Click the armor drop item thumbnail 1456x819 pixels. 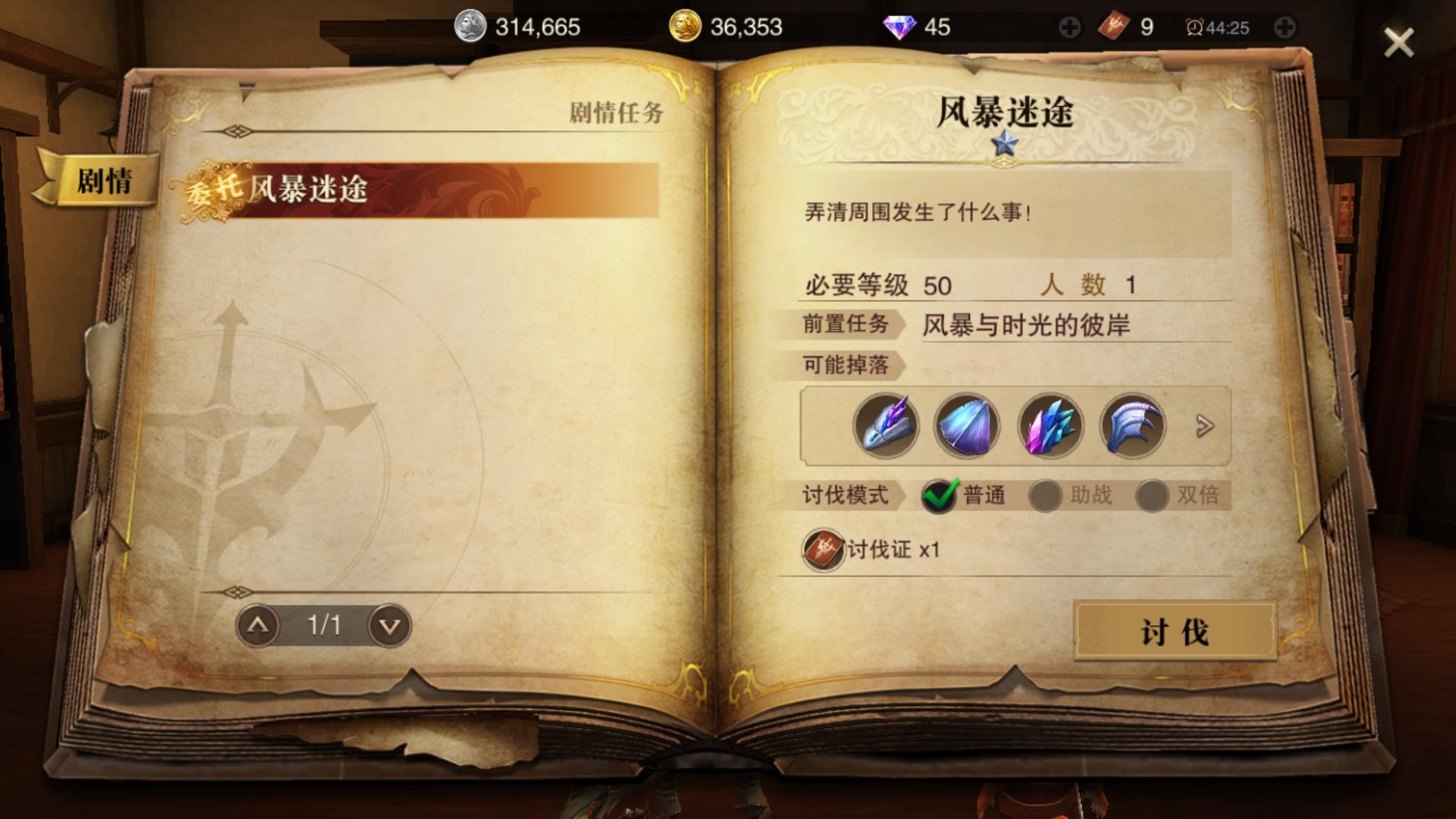tap(1131, 426)
